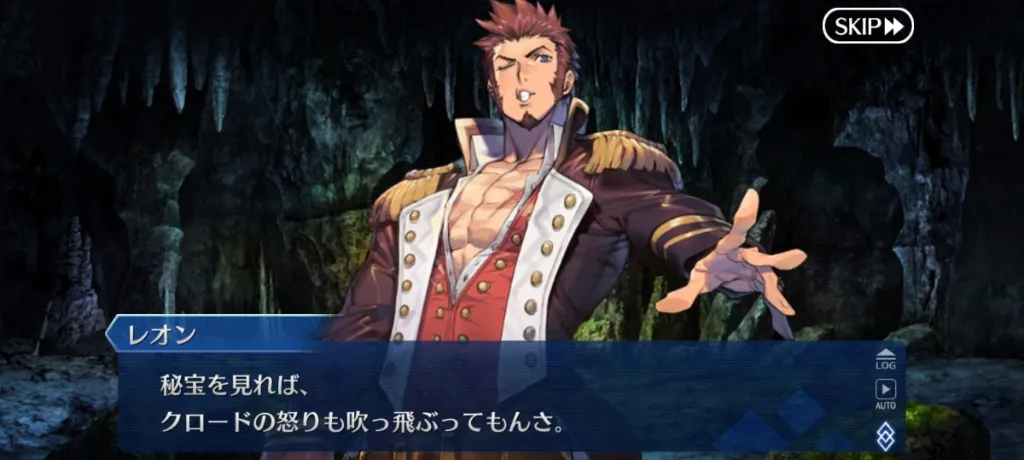
Task: Open the dialogue LOG
Action: 885,359
